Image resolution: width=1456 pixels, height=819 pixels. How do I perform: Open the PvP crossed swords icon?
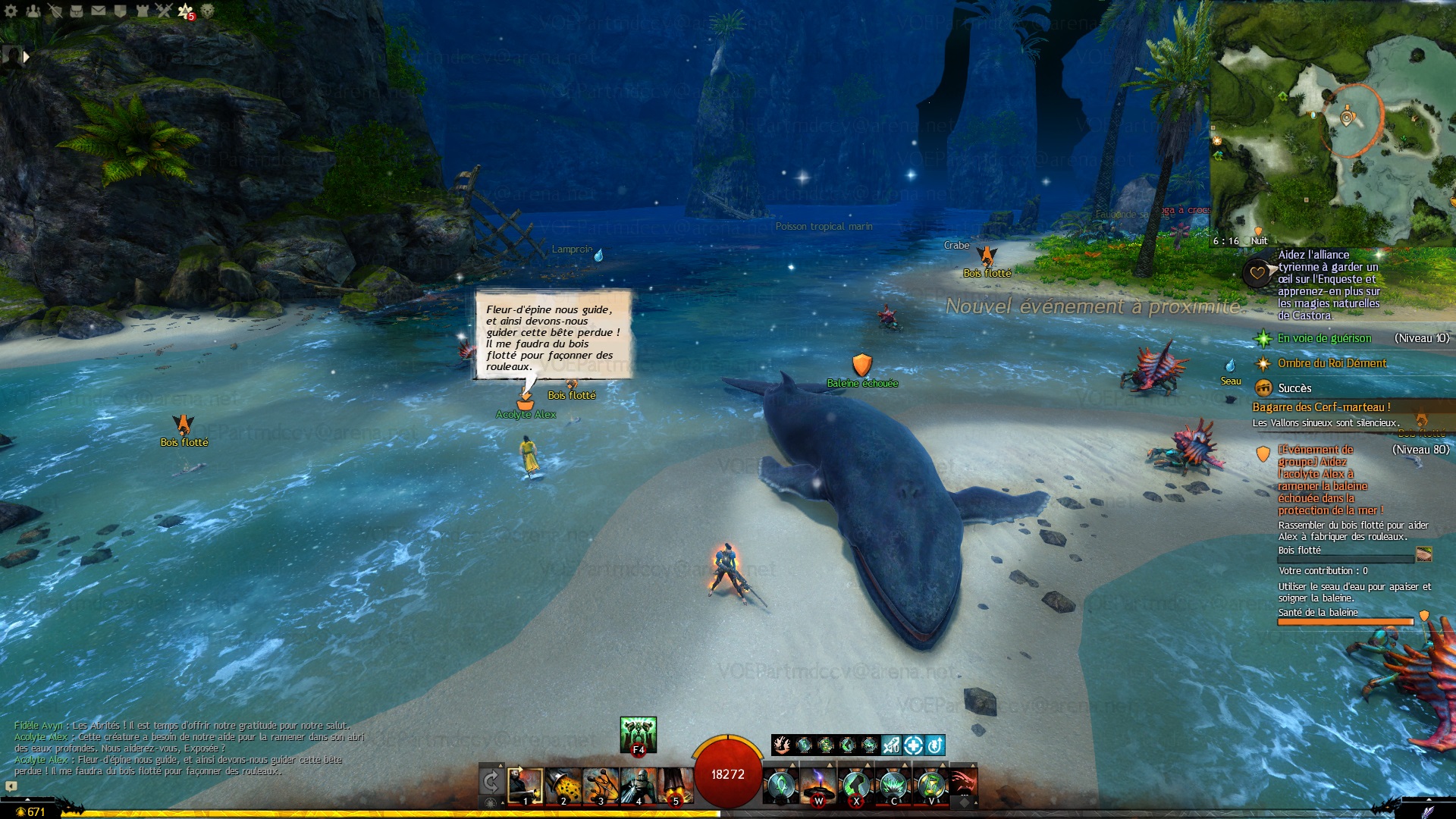pyautogui.click(x=164, y=11)
